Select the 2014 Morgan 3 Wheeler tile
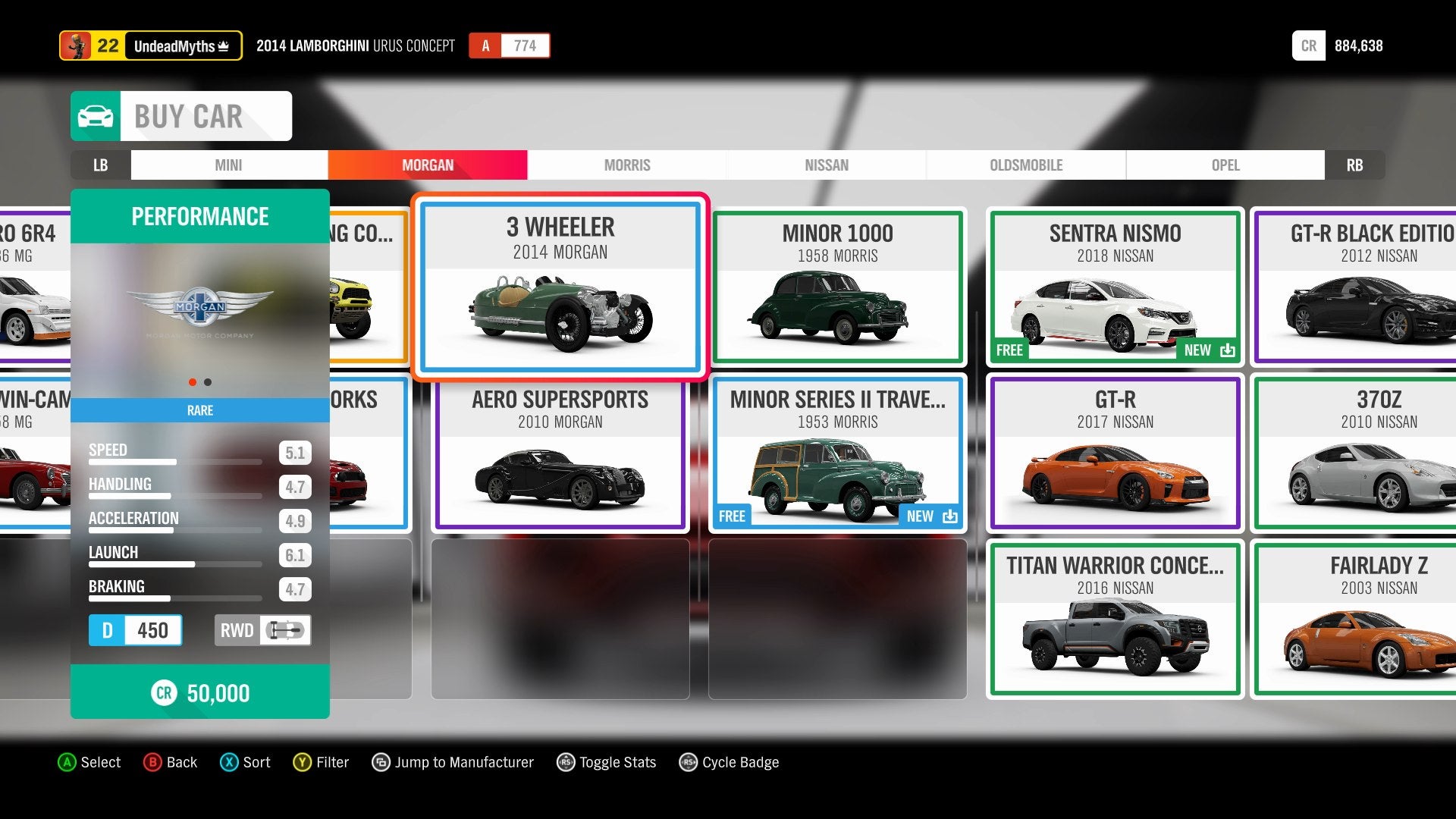The image size is (1456, 819). [x=560, y=287]
